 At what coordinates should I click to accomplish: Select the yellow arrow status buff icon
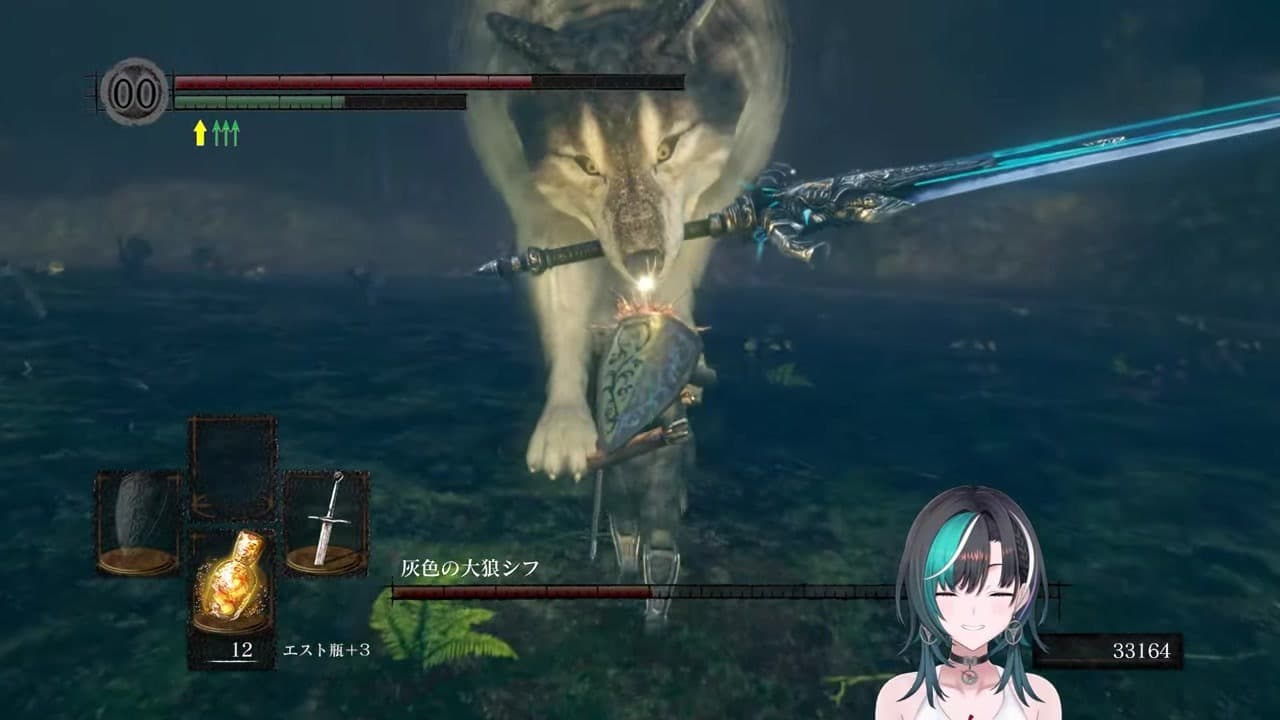coord(200,133)
